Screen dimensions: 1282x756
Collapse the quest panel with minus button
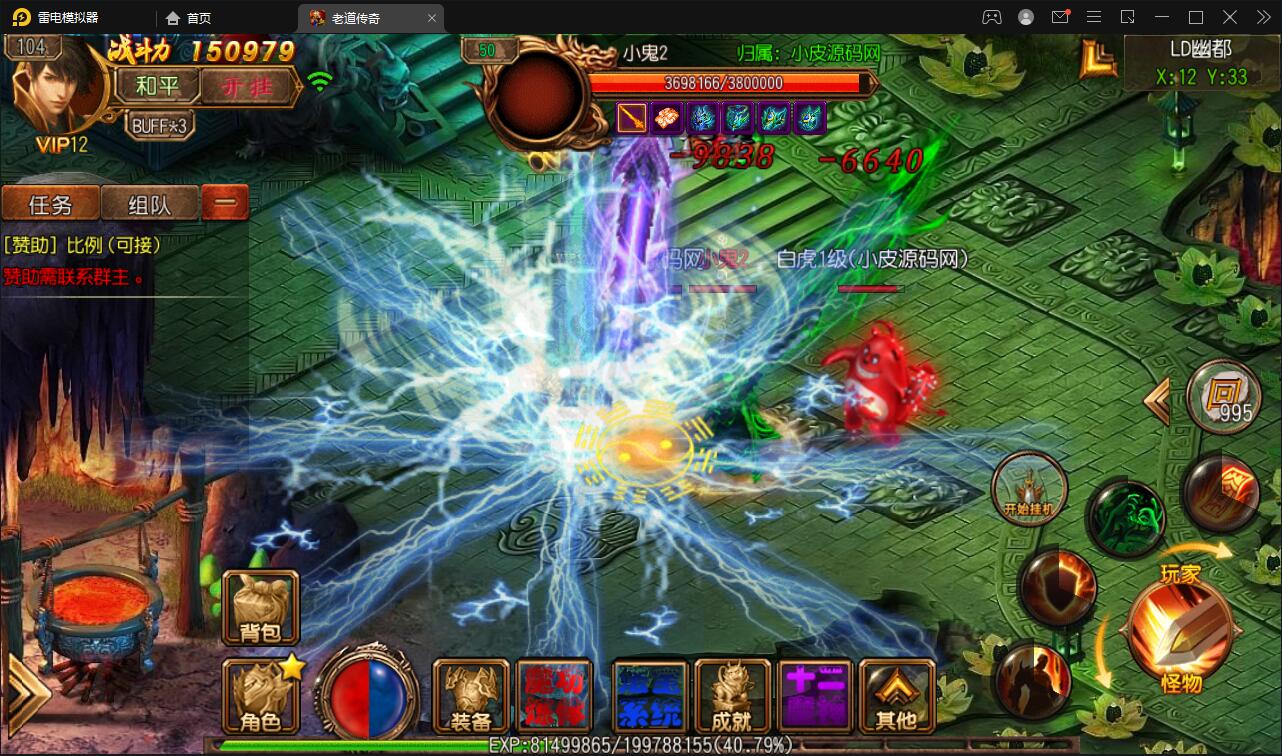pyautogui.click(x=225, y=203)
